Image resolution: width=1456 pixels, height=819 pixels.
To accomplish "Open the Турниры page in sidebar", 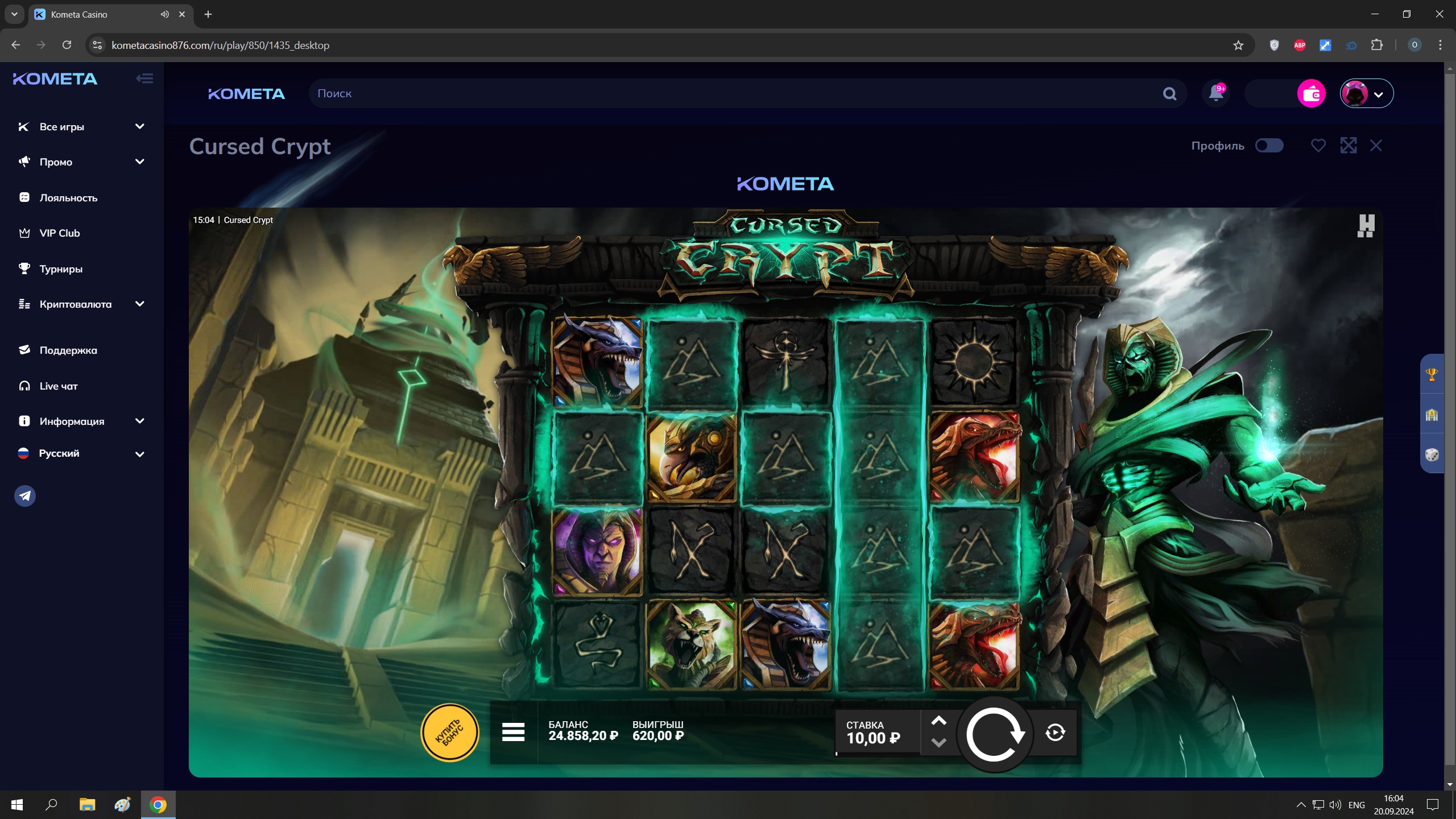I will pyautogui.click(x=61, y=269).
